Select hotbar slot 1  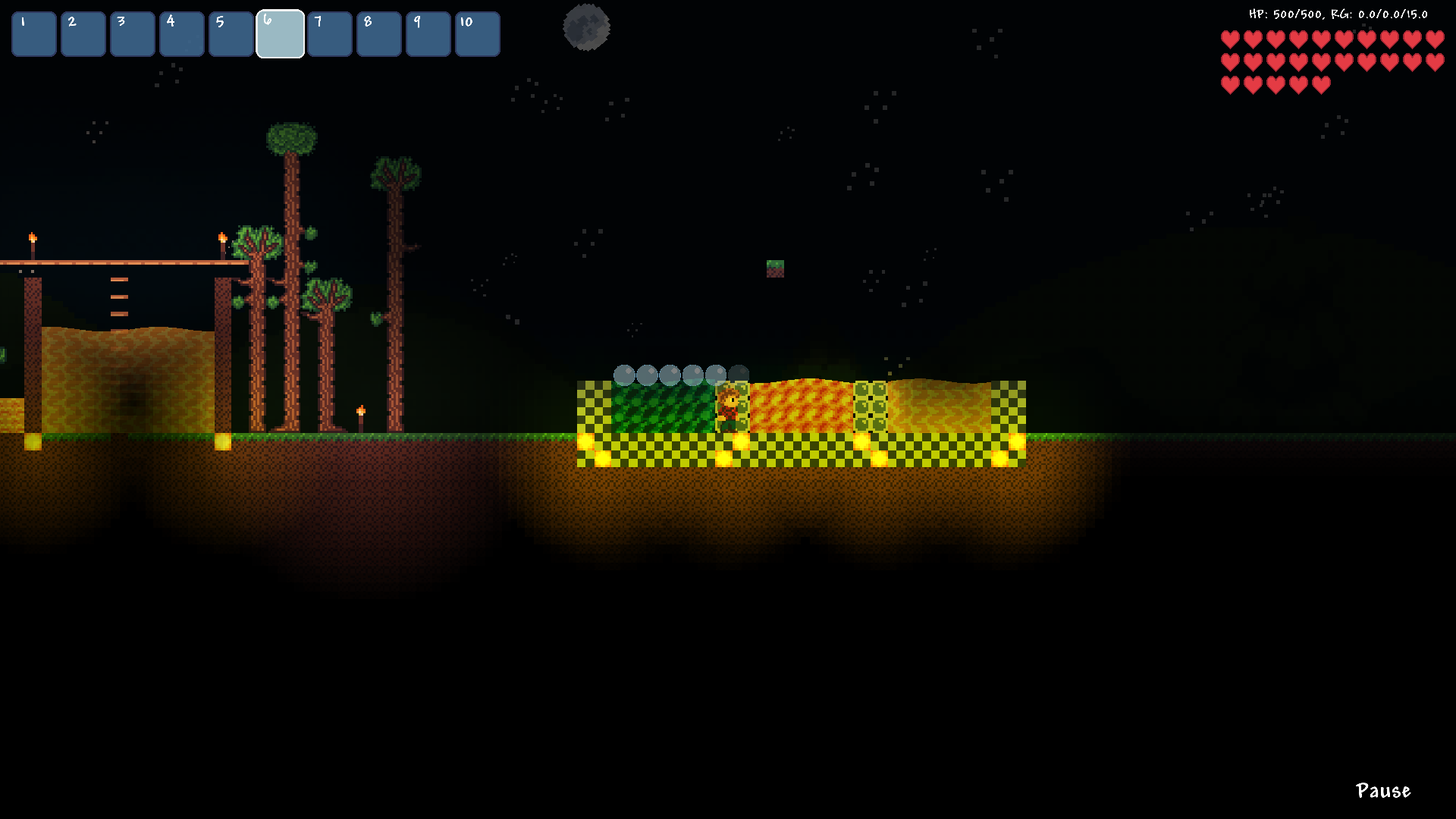coord(34,34)
